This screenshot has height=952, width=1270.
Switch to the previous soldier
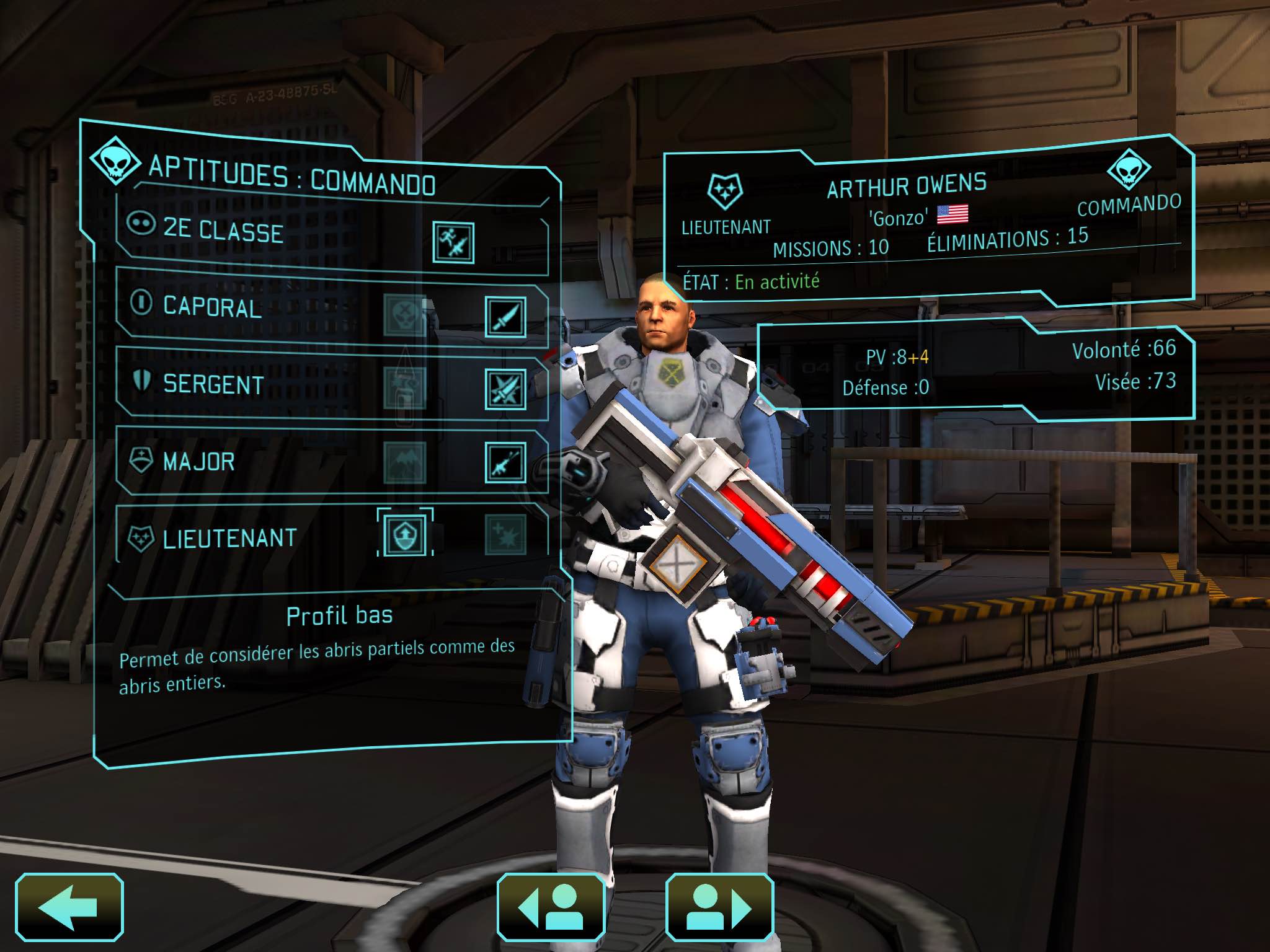[x=551, y=907]
